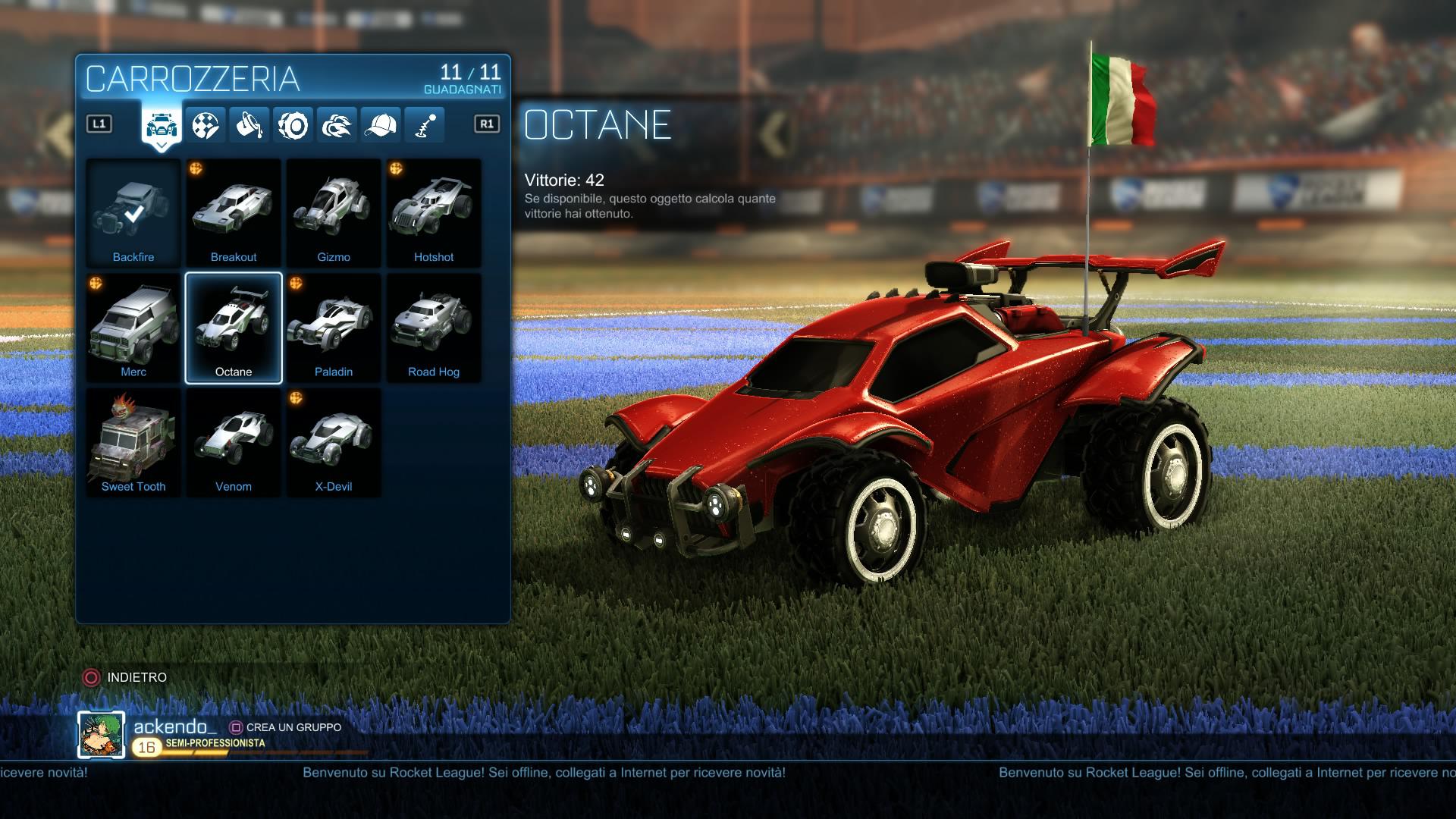Open the Rocket Boost trail category icon
This screenshot has height=819, width=1456.
click(337, 125)
